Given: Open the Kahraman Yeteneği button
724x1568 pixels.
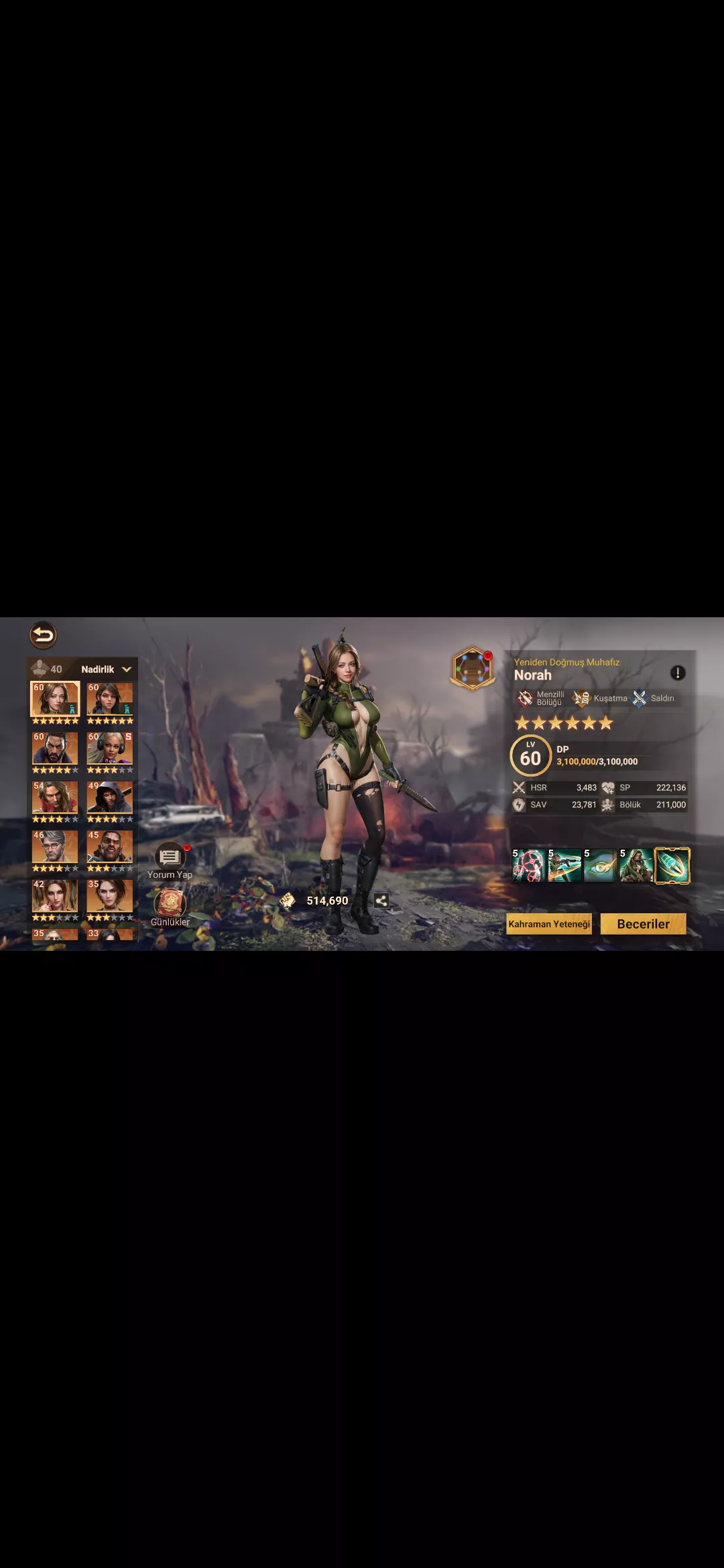Looking at the screenshot, I should [549, 924].
